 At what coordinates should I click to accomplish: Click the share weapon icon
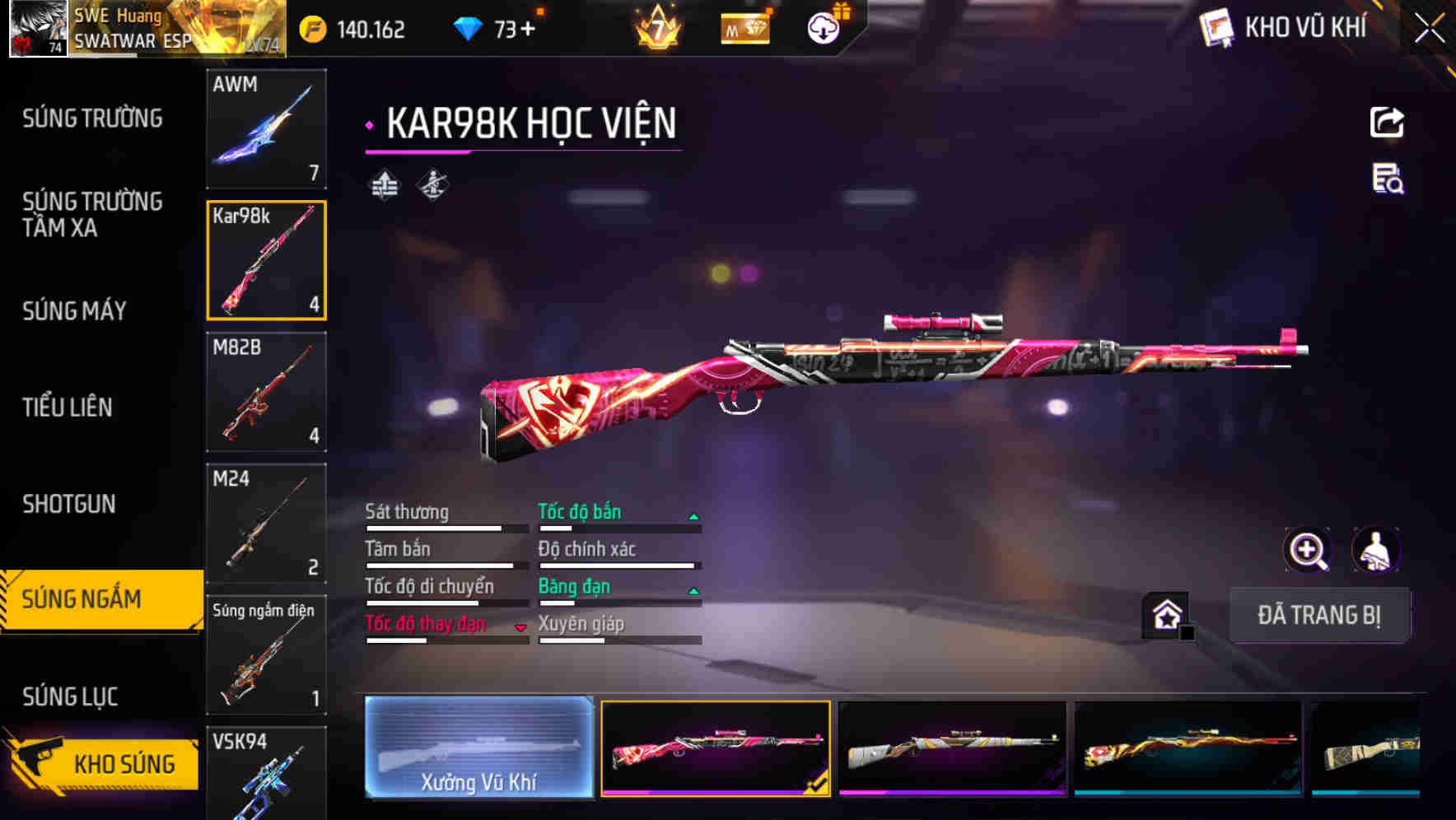[x=1387, y=122]
